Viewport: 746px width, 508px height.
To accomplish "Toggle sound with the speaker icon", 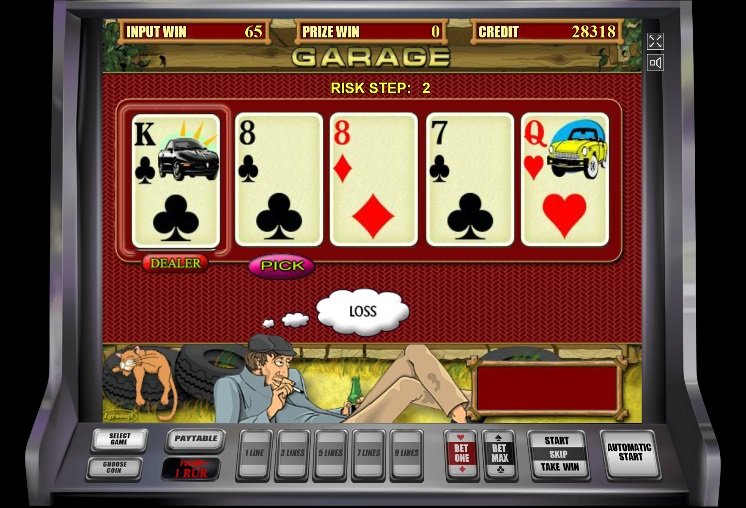I will (655, 63).
